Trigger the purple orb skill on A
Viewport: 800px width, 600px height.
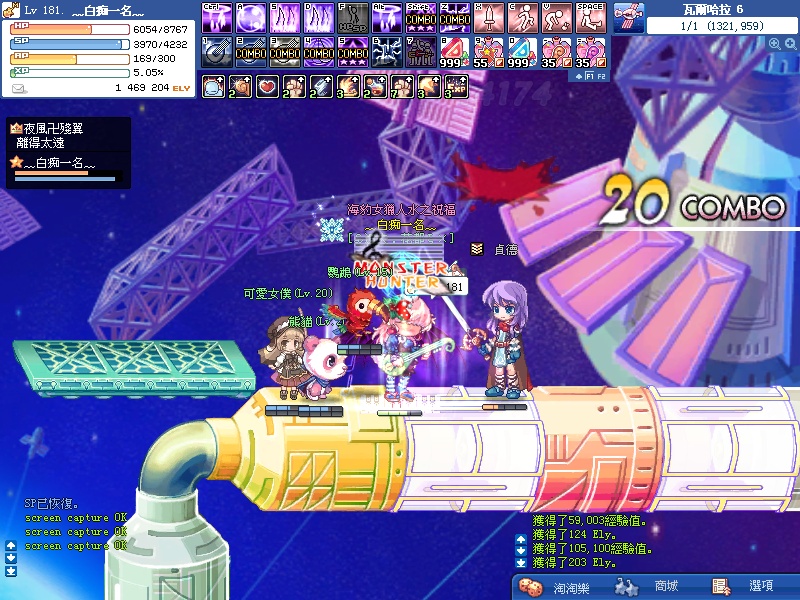250,17
